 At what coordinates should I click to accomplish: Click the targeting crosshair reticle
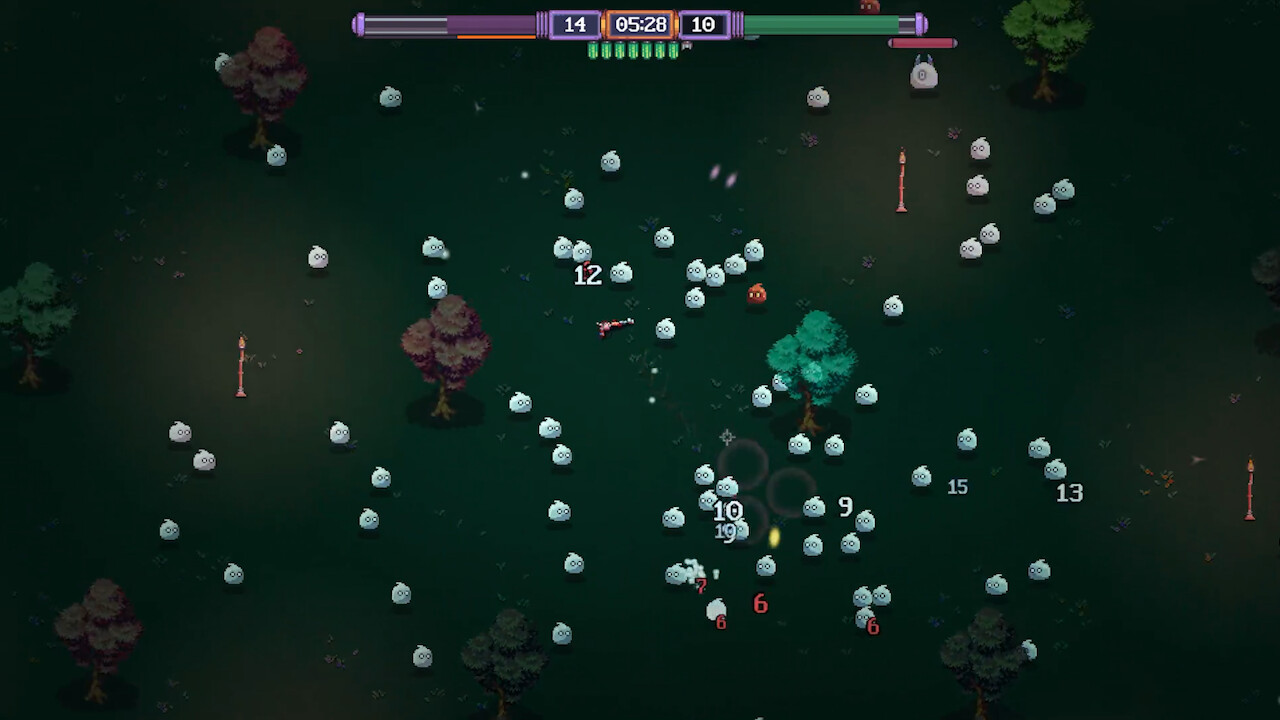click(727, 437)
